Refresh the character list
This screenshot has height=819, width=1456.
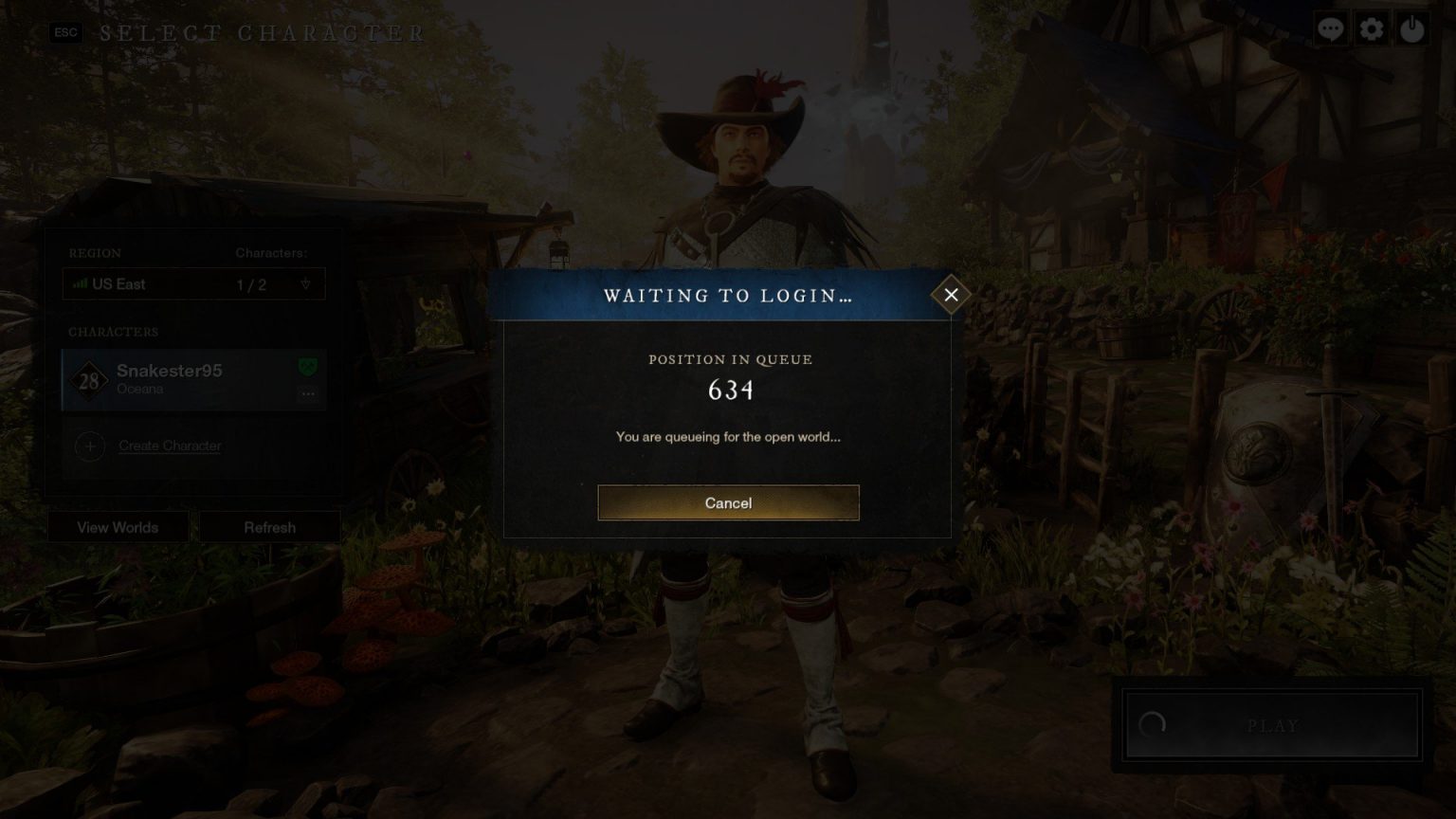[269, 527]
